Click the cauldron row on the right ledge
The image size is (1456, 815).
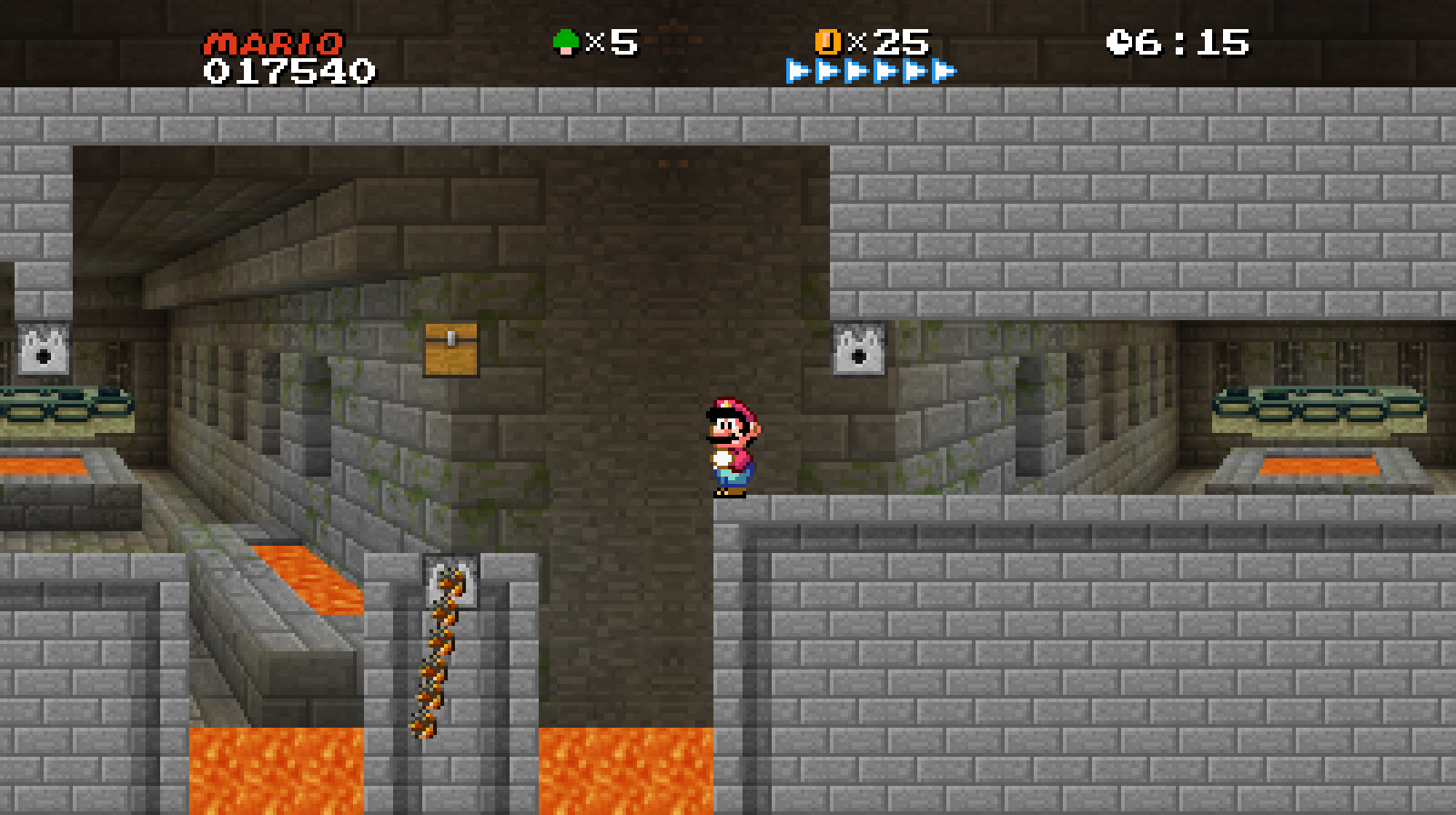1319,409
